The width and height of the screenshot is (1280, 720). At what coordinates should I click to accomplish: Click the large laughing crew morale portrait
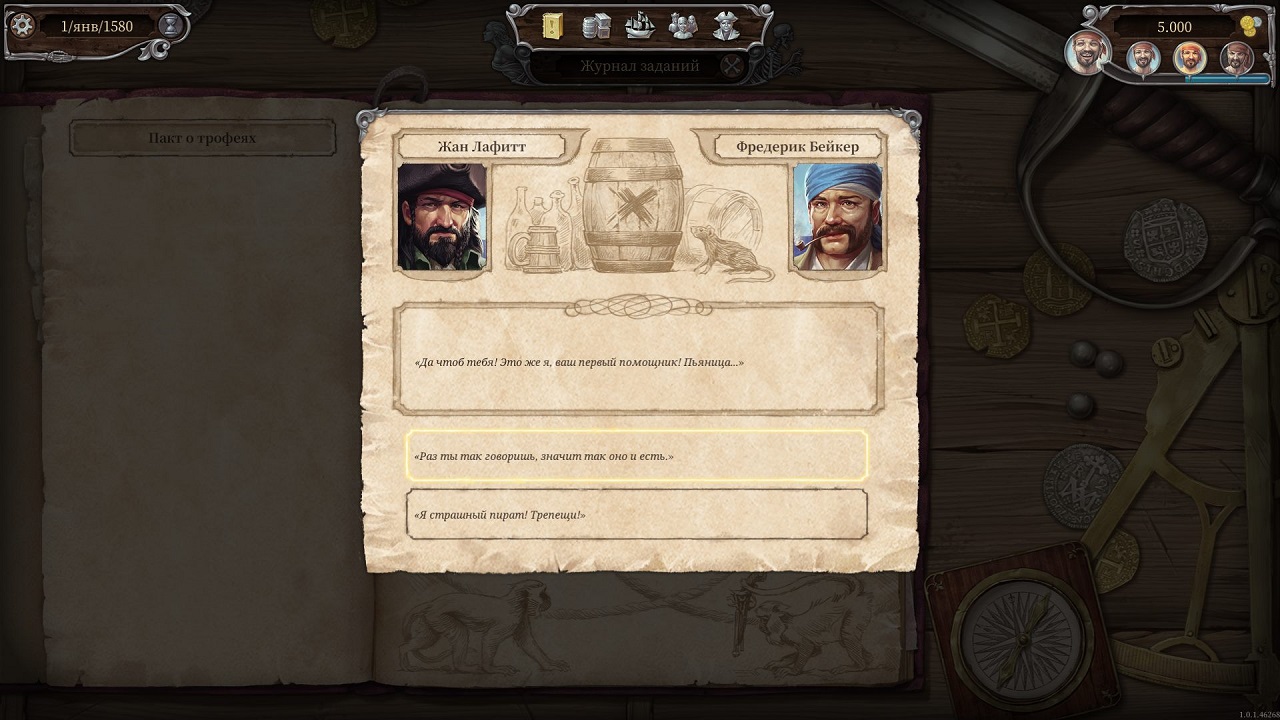coord(1088,53)
